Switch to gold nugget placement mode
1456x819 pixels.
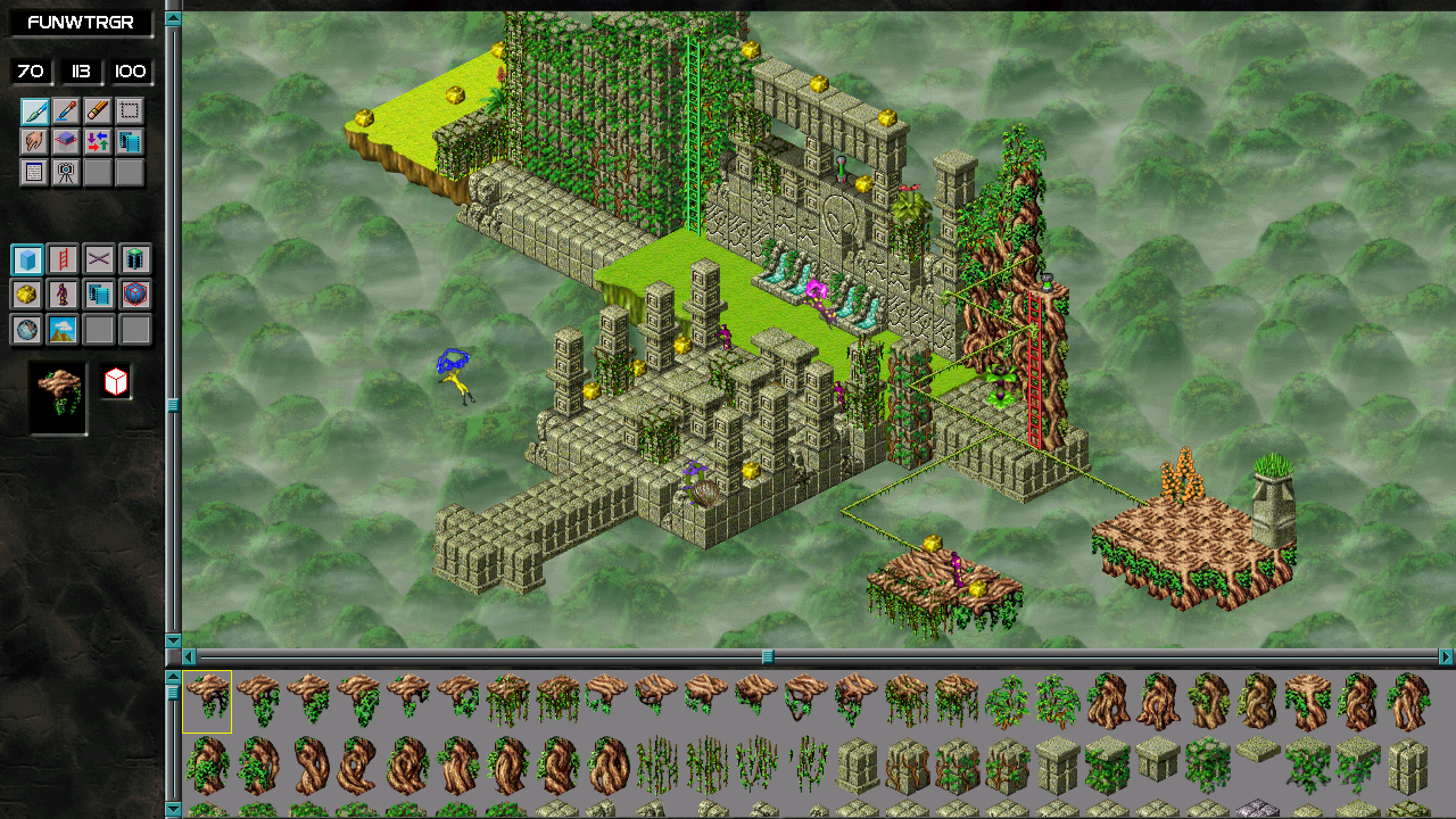[26, 295]
